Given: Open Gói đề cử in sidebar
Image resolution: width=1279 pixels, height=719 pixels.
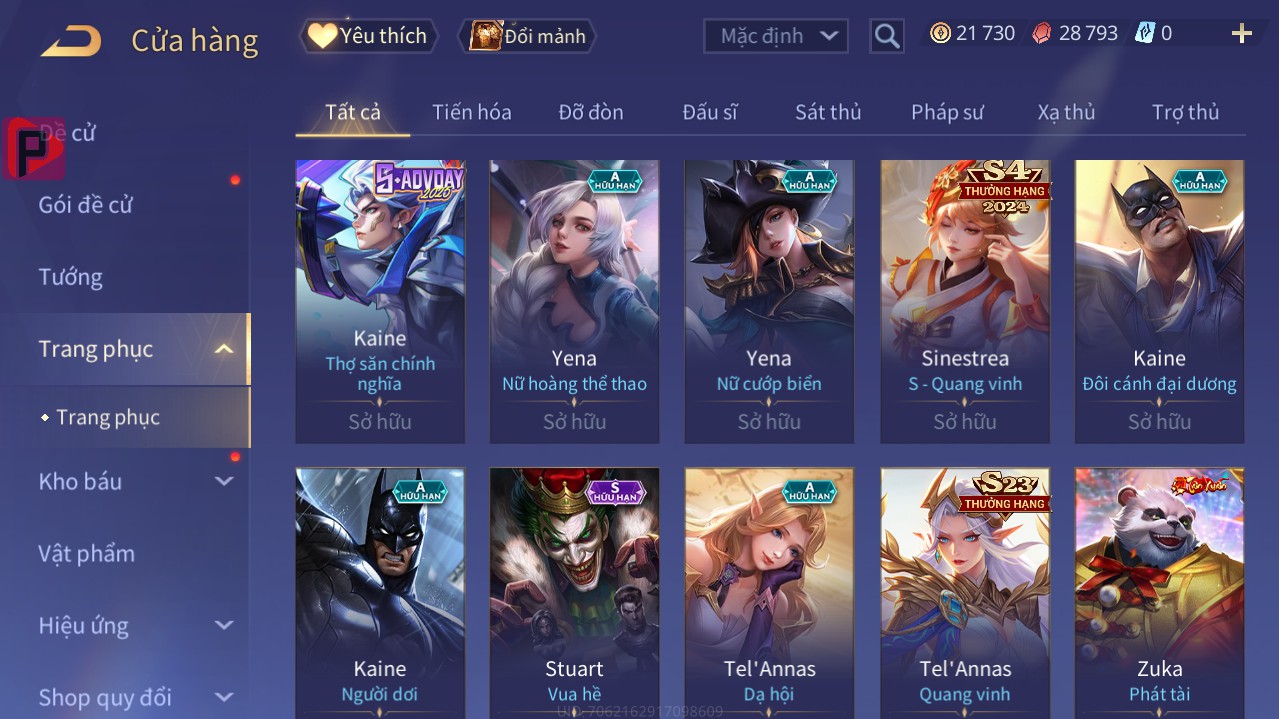Looking at the screenshot, I should click(x=86, y=205).
